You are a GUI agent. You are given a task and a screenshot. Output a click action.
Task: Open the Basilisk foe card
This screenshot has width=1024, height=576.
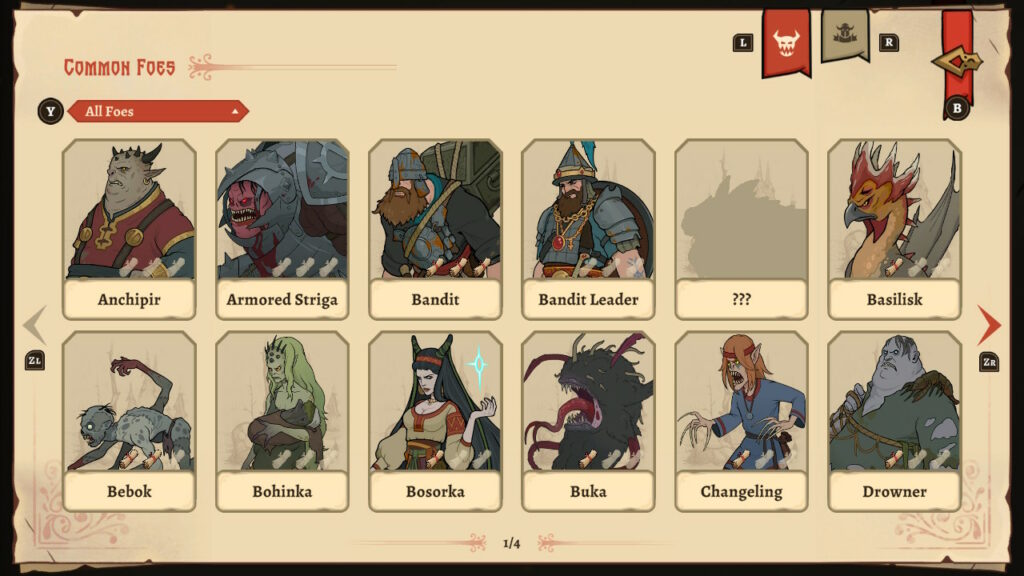(894, 228)
